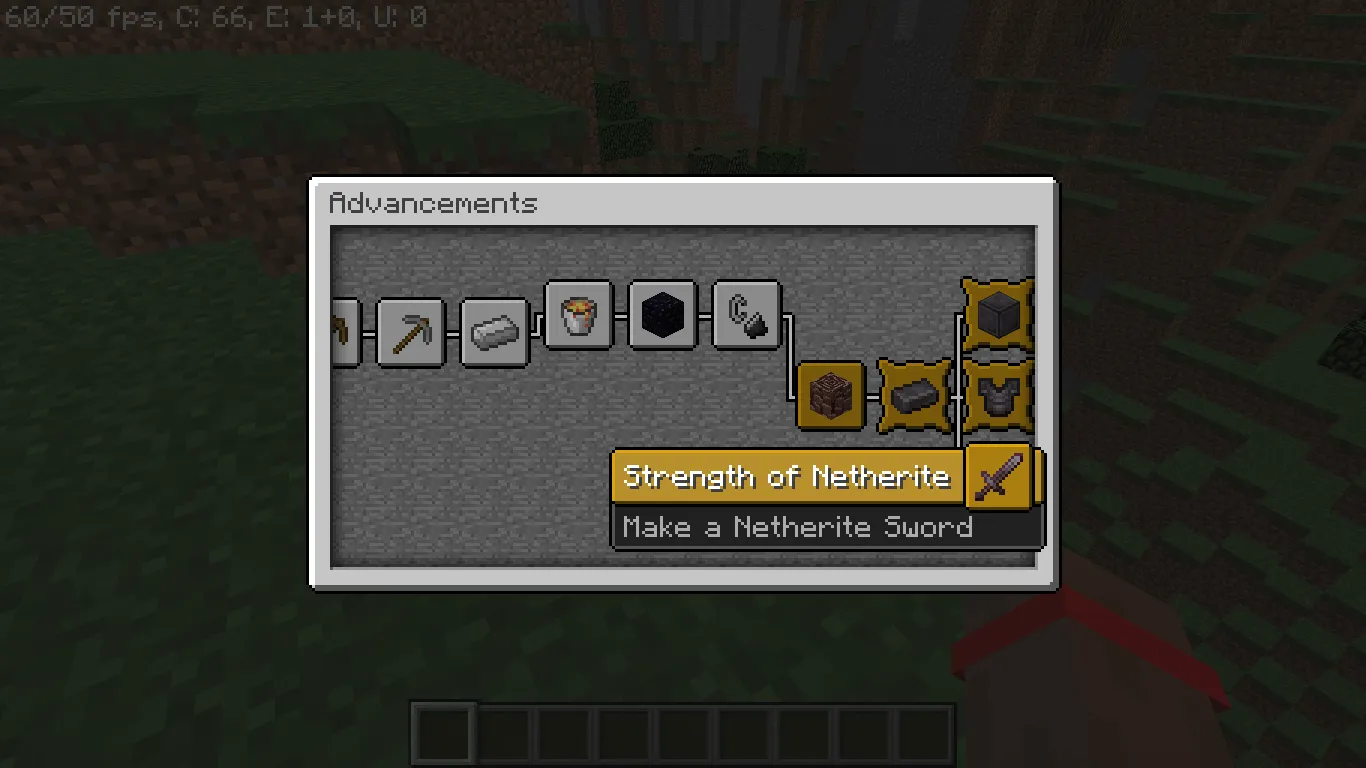Select the Advancements window title
1366x768 pixels.
click(x=434, y=204)
